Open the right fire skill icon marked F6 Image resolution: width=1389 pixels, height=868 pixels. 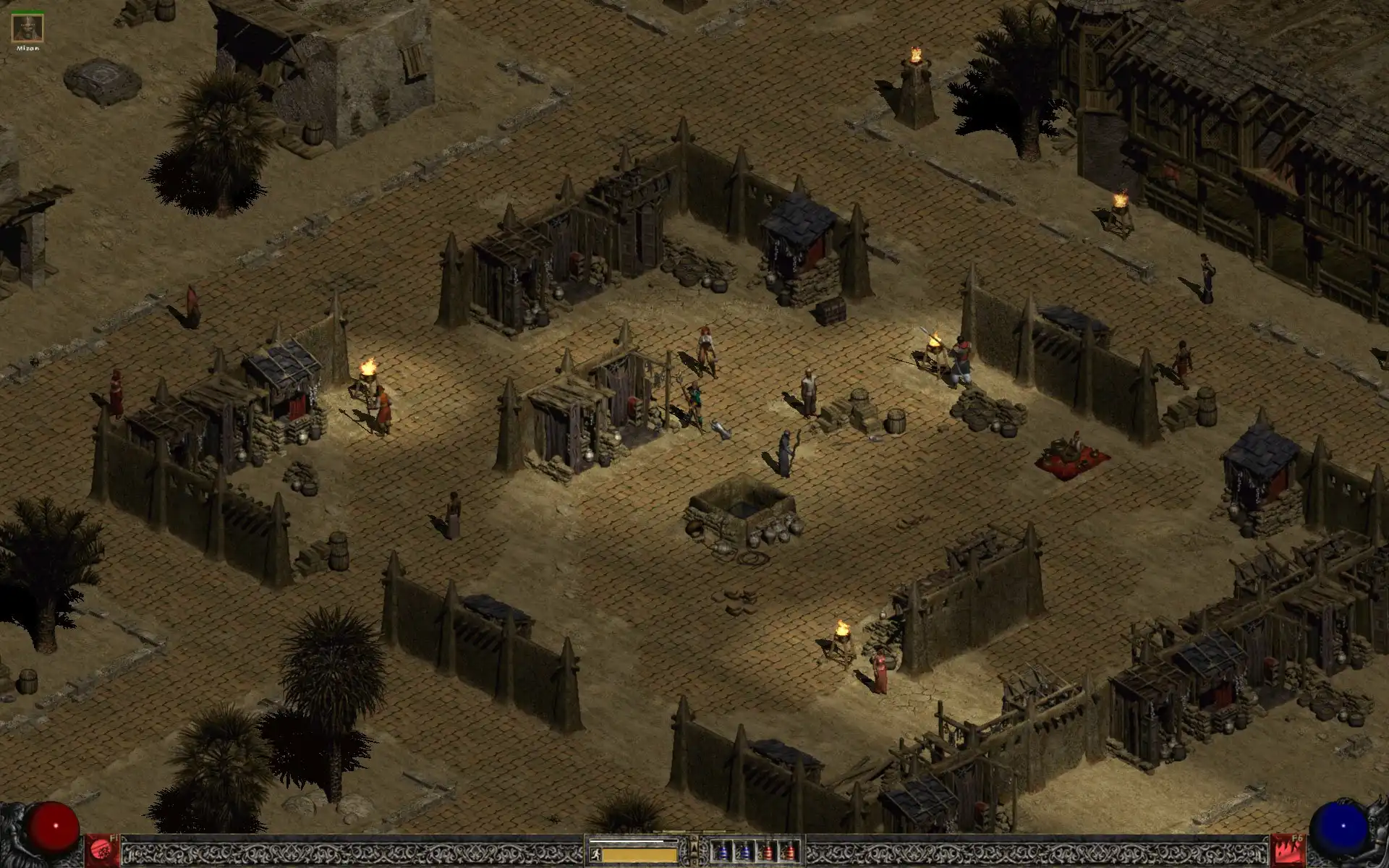point(1288,850)
